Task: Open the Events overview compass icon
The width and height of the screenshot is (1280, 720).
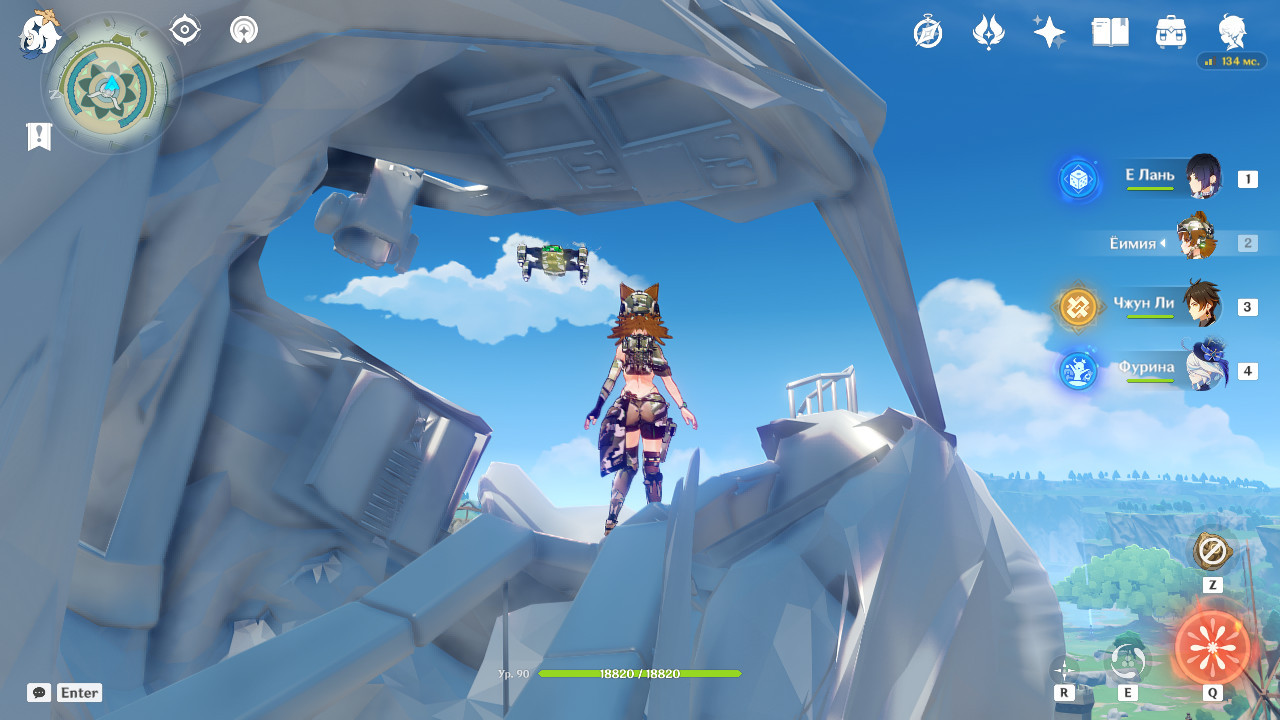Action: [927, 32]
